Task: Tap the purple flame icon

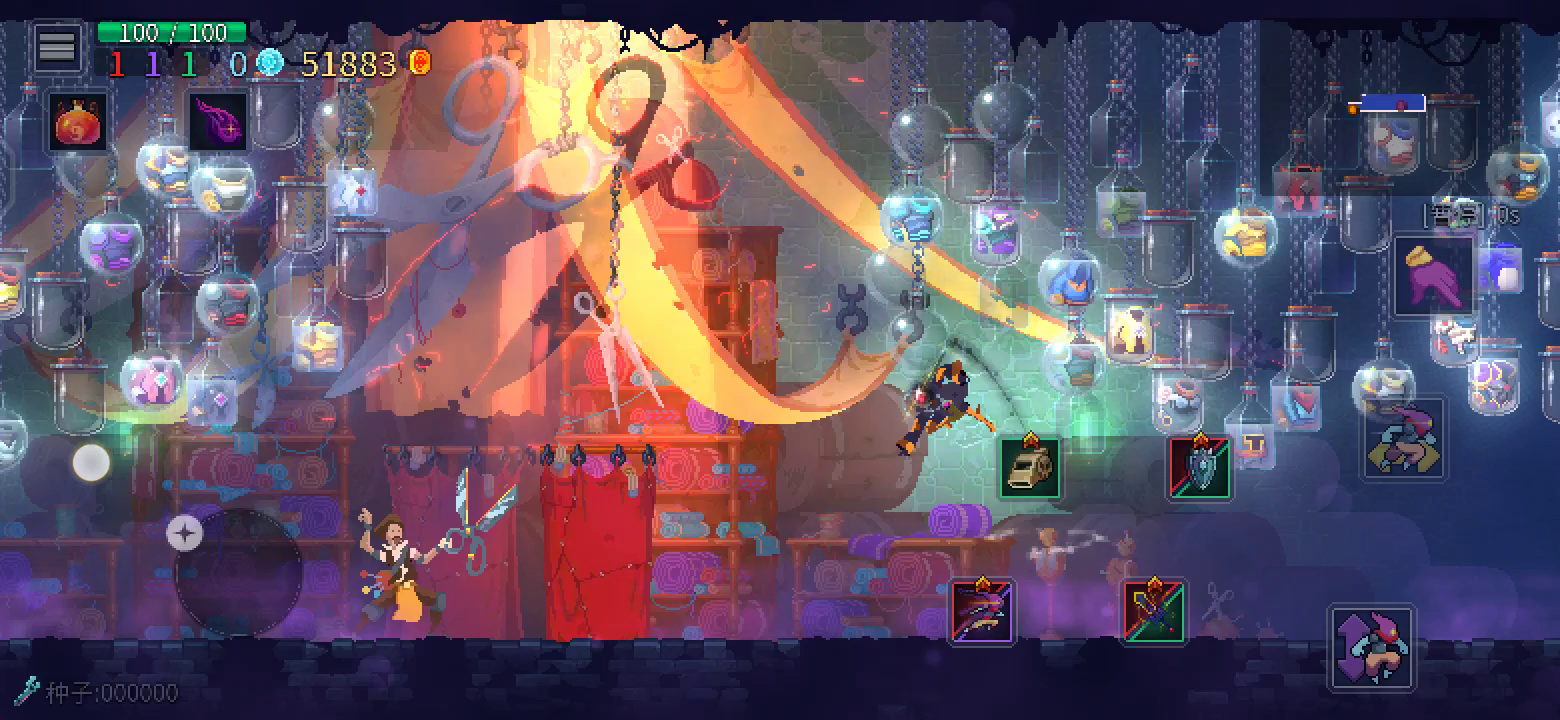Action: click(218, 123)
